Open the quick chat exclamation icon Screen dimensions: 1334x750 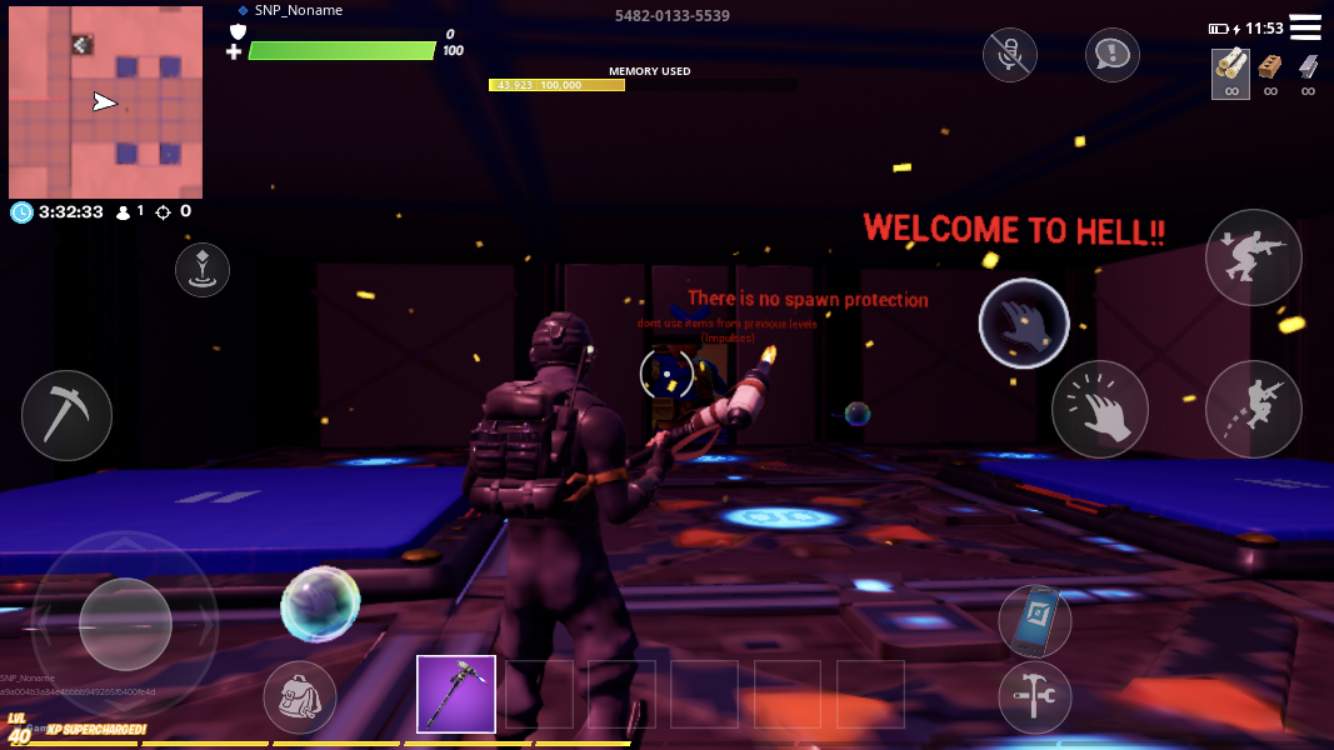[x=1112, y=55]
